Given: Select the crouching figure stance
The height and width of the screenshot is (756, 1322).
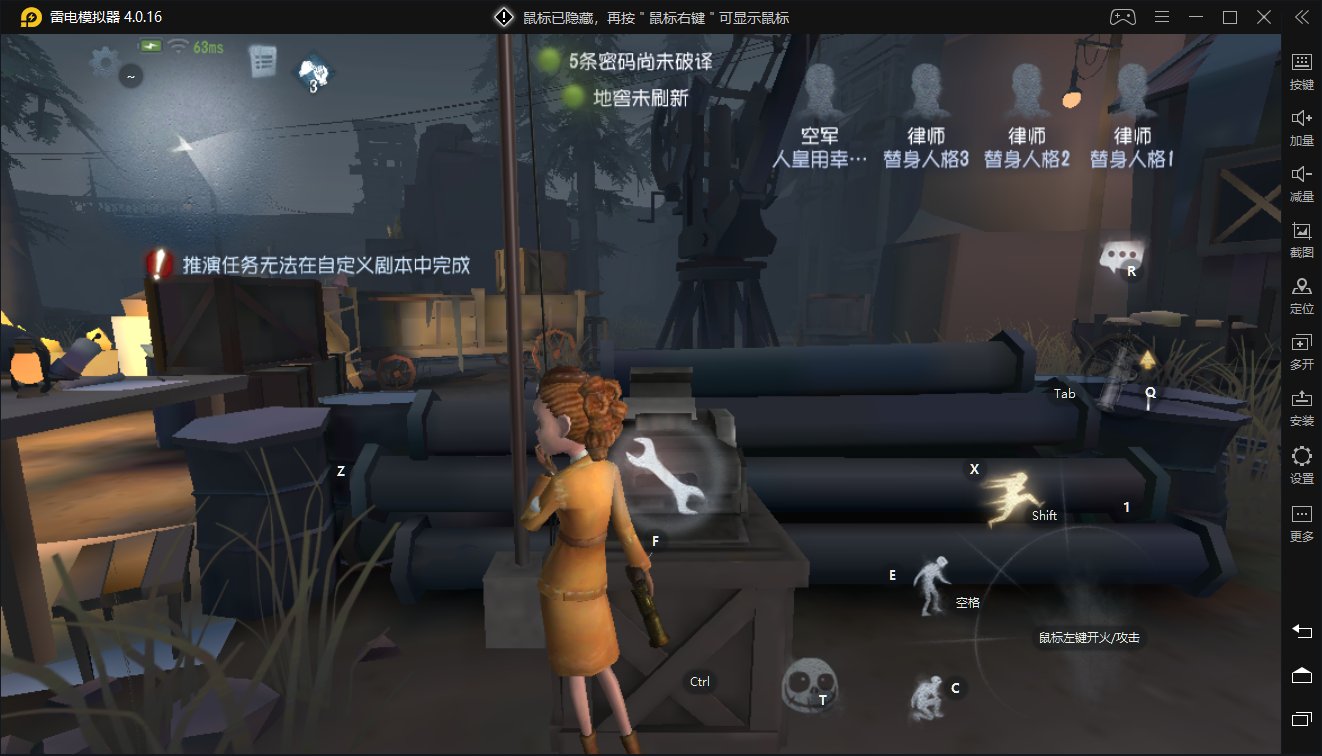Looking at the screenshot, I should tap(928, 696).
